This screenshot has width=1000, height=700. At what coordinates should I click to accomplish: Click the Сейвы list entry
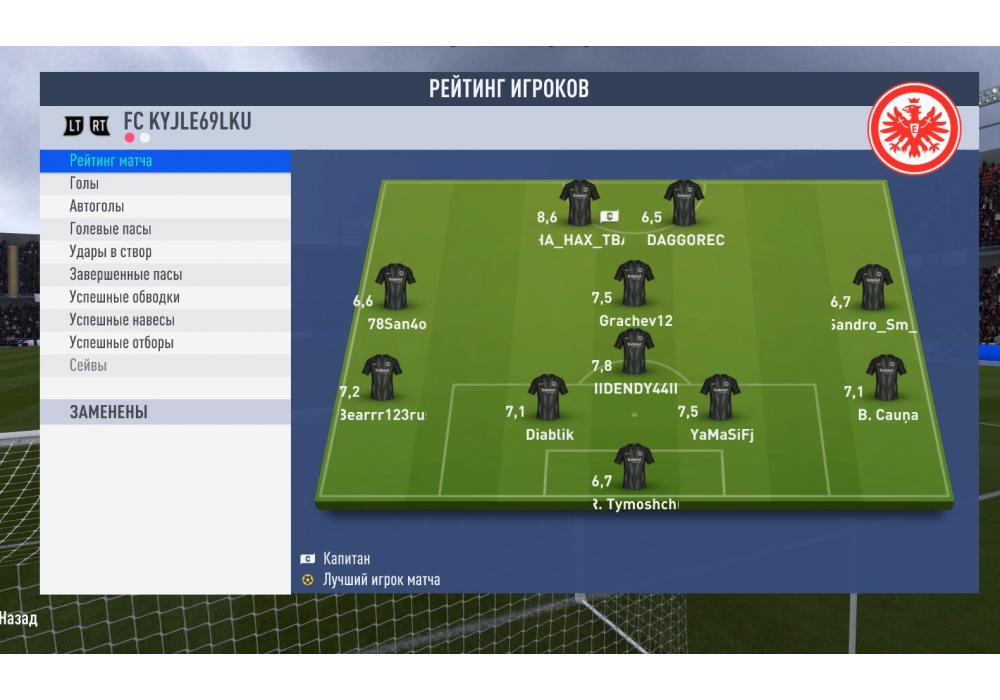click(x=88, y=366)
